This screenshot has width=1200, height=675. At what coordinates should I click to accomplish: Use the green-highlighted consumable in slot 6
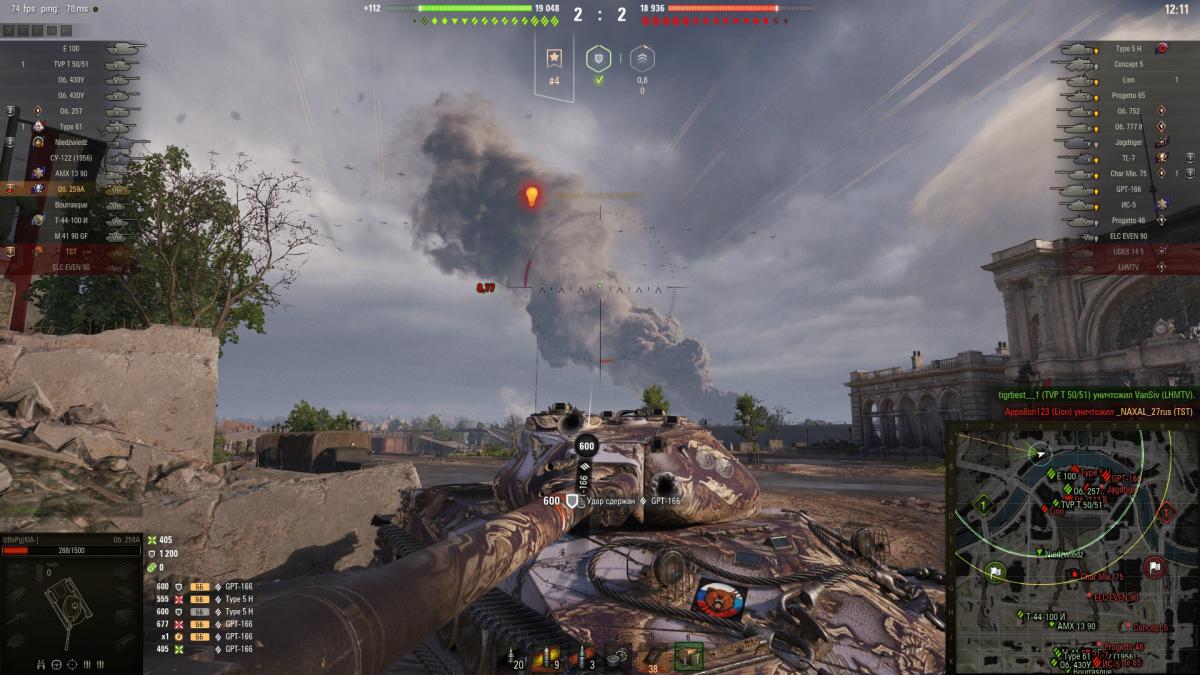tap(688, 656)
